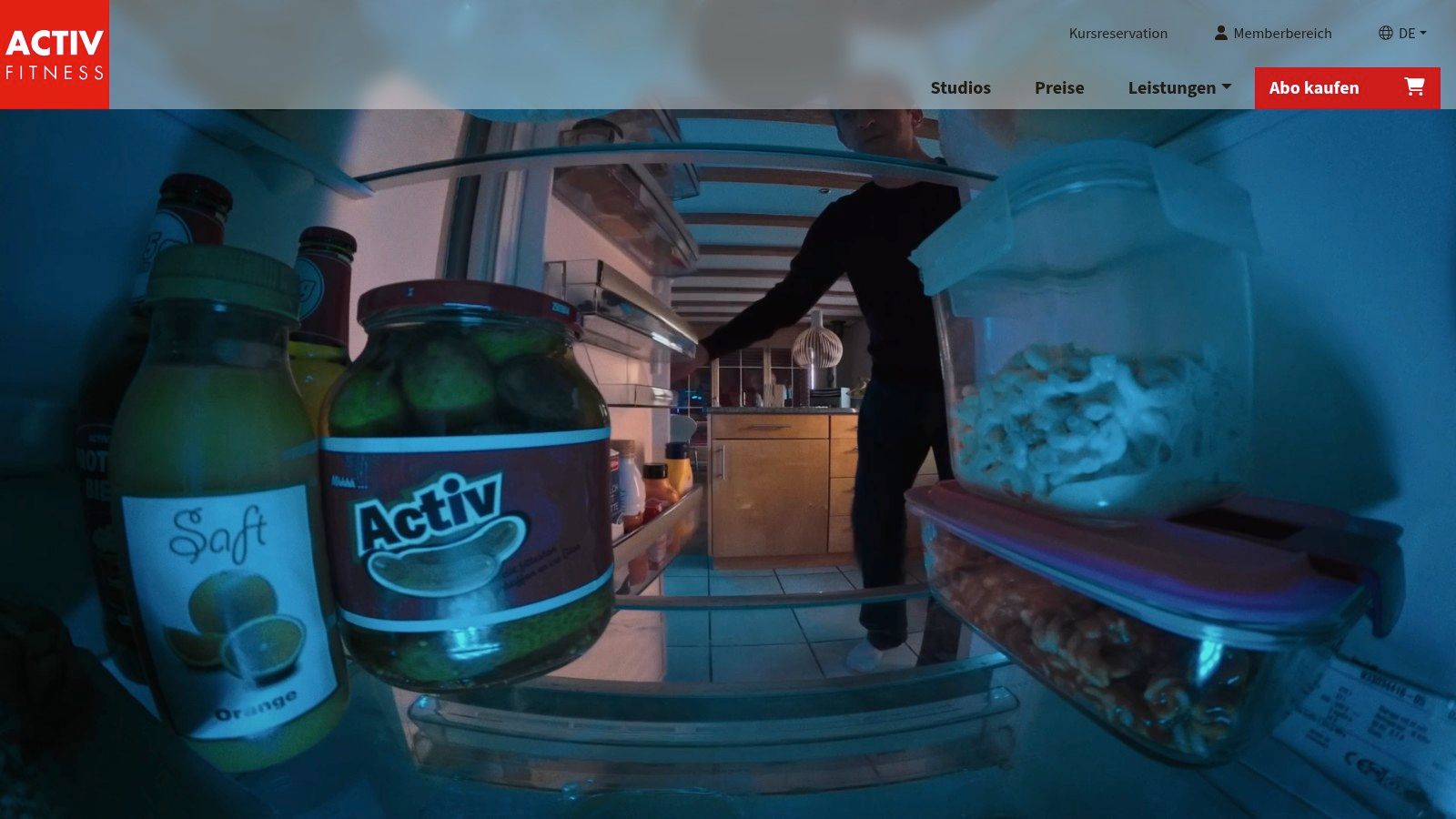Show the Preise page
This screenshot has height=819, width=1456.
tap(1059, 88)
